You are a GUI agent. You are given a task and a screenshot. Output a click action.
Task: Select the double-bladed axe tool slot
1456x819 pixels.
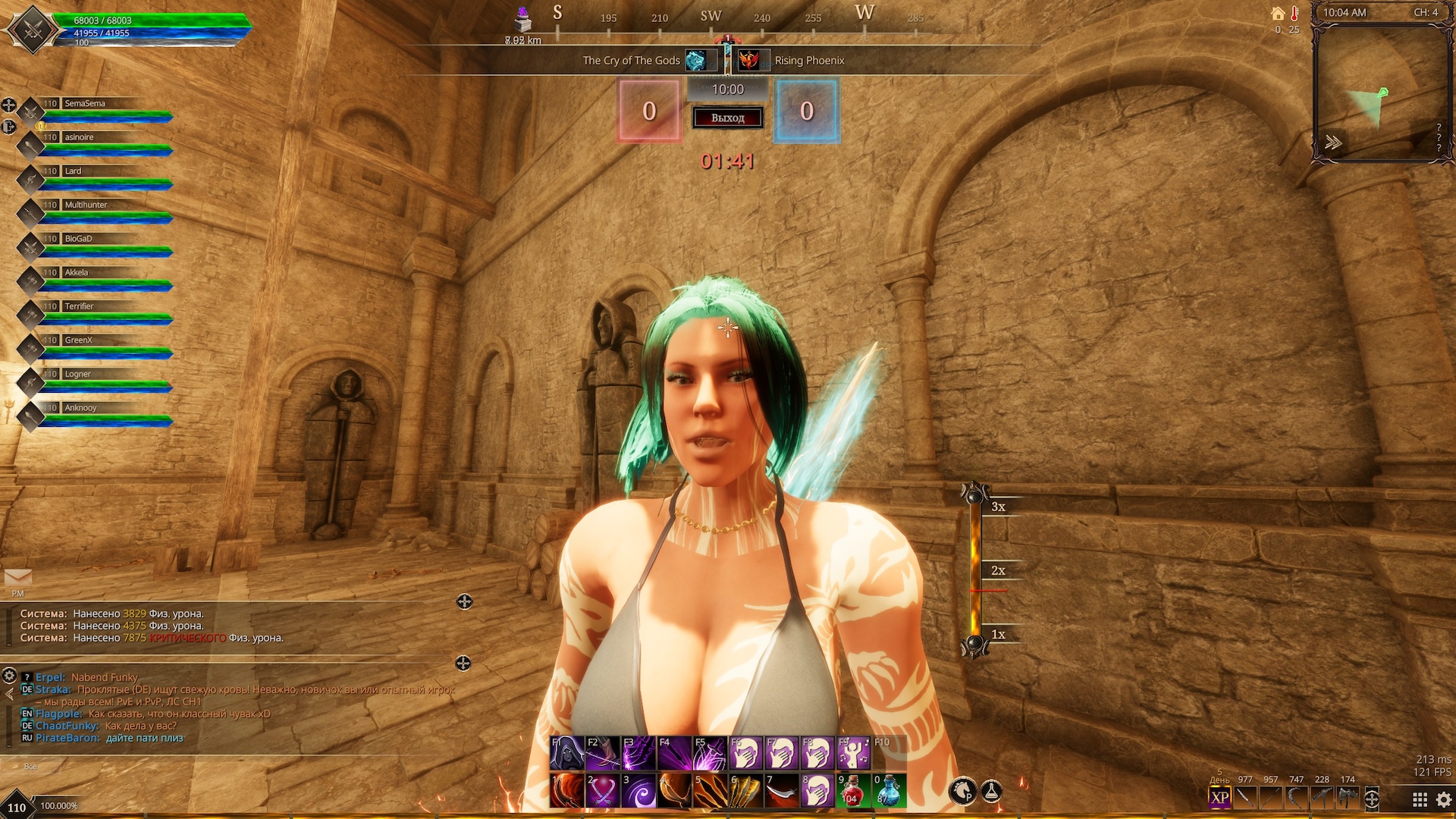coord(1348,798)
